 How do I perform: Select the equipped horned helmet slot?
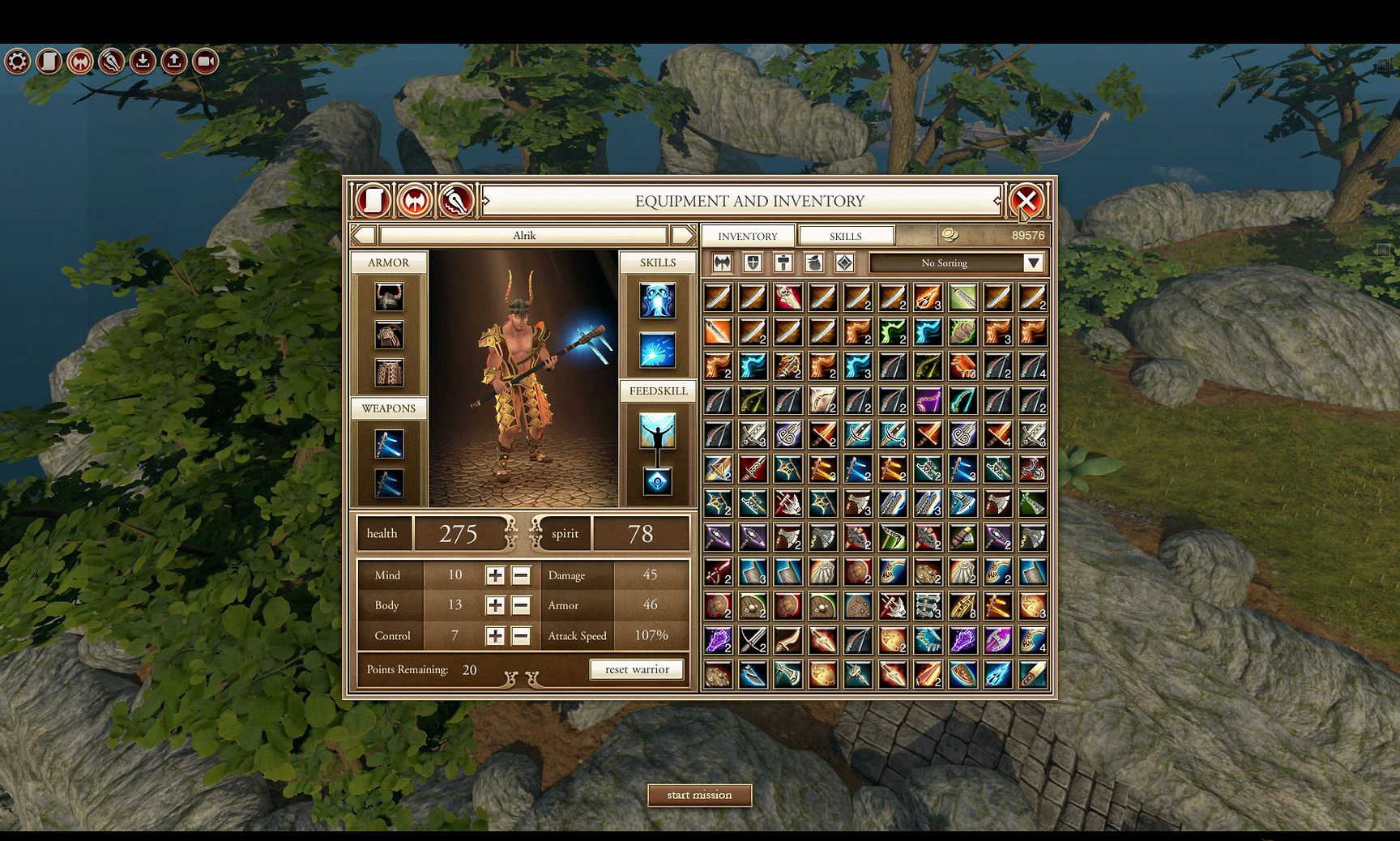[389, 297]
